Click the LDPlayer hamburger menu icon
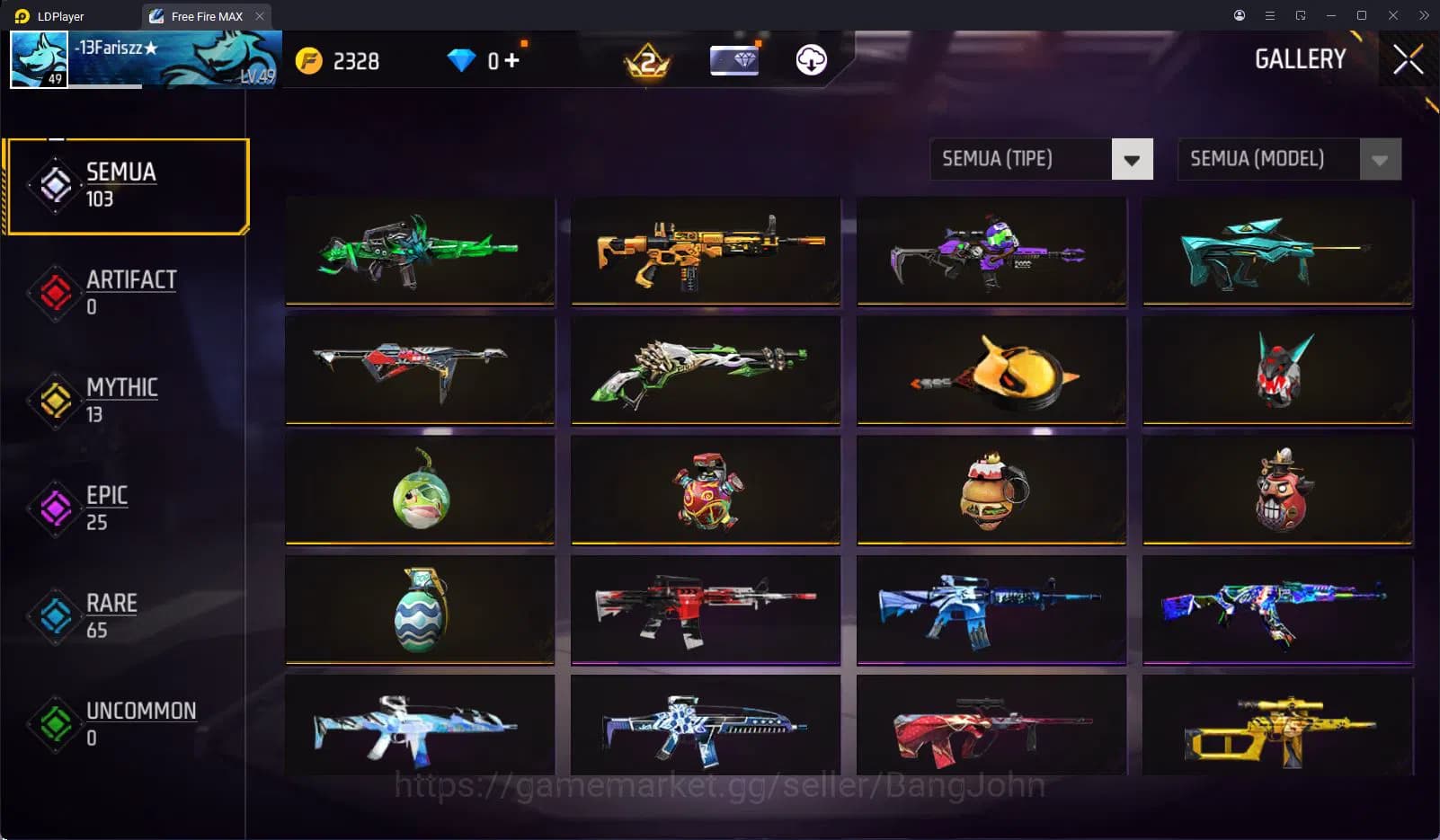 [x=1269, y=15]
